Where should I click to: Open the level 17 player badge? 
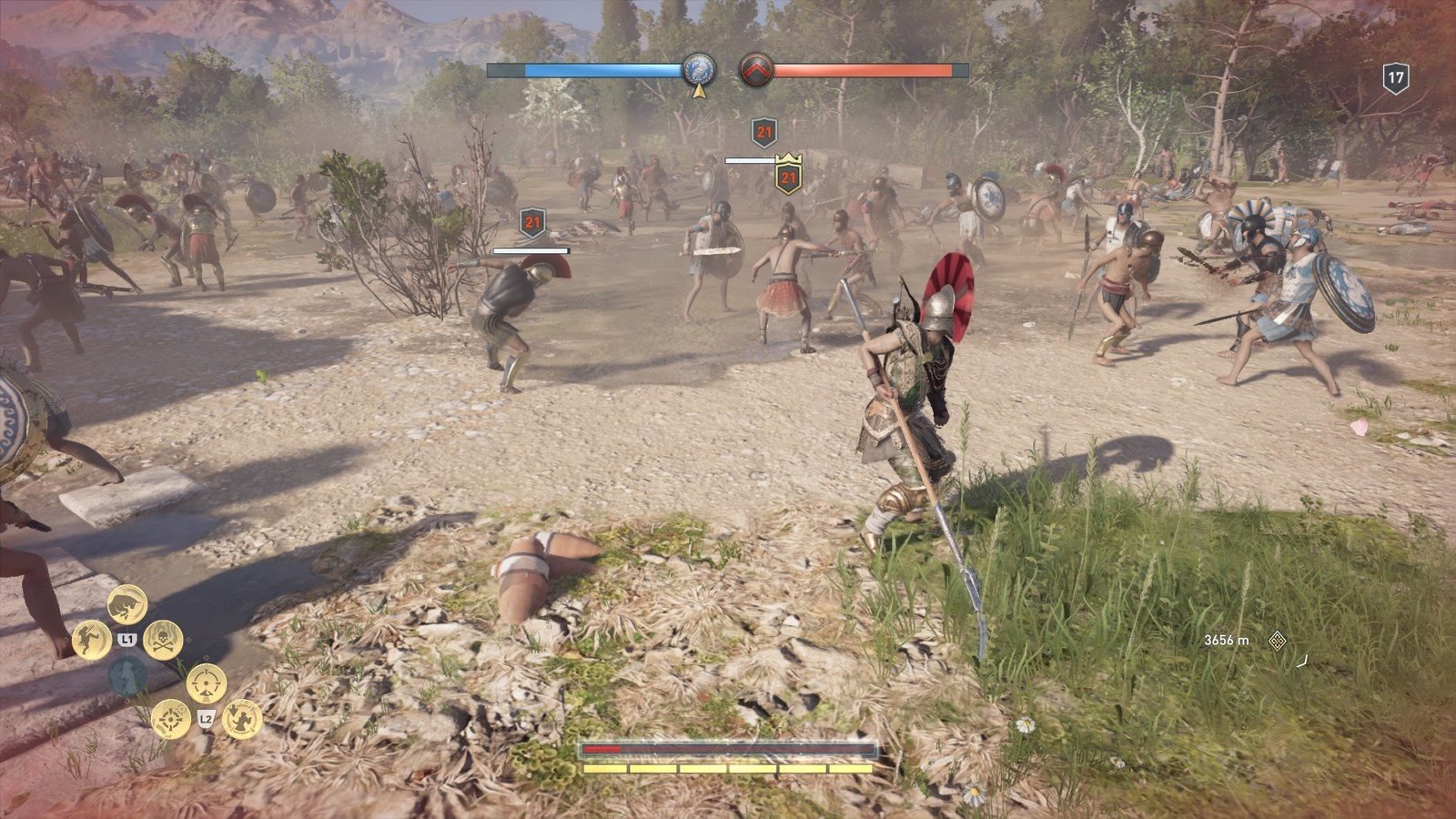tap(1395, 77)
